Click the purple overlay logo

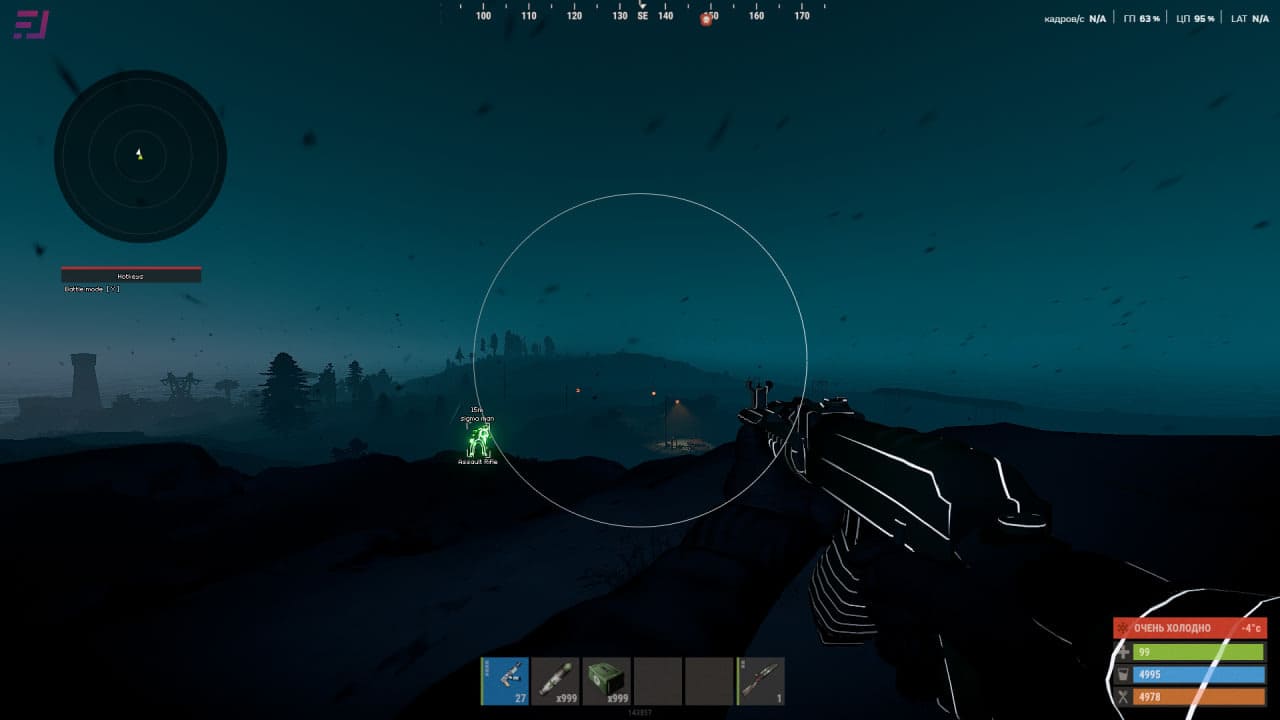click(x=31, y=25)
